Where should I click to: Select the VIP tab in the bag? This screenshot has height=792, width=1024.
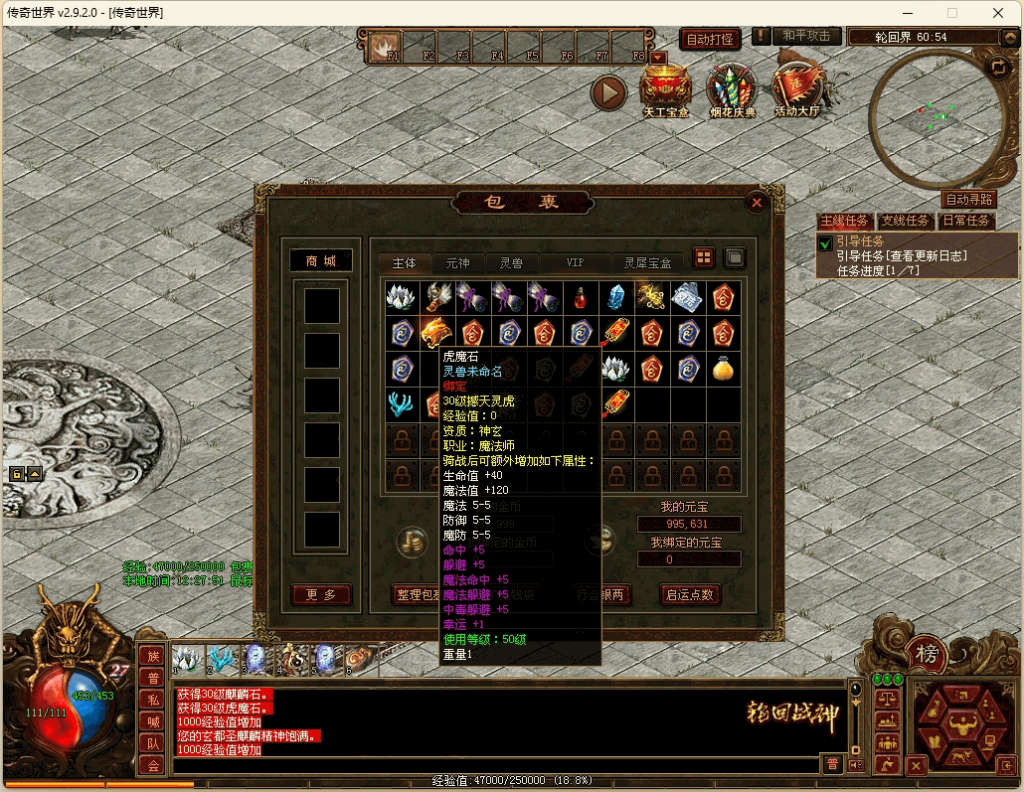click(x=575, y=262)
